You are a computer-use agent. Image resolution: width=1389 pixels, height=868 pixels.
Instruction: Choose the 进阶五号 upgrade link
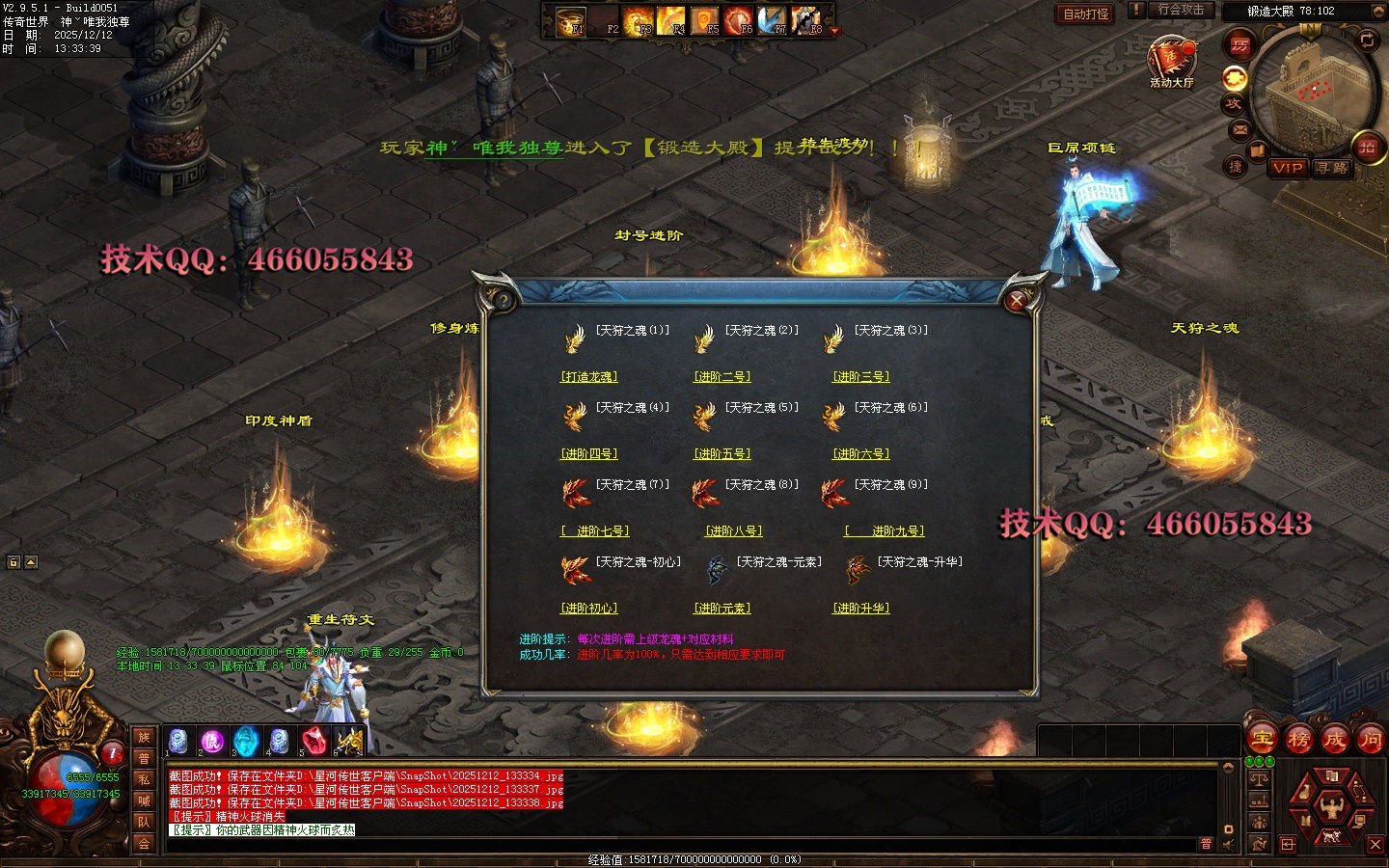tap(722, 454)
